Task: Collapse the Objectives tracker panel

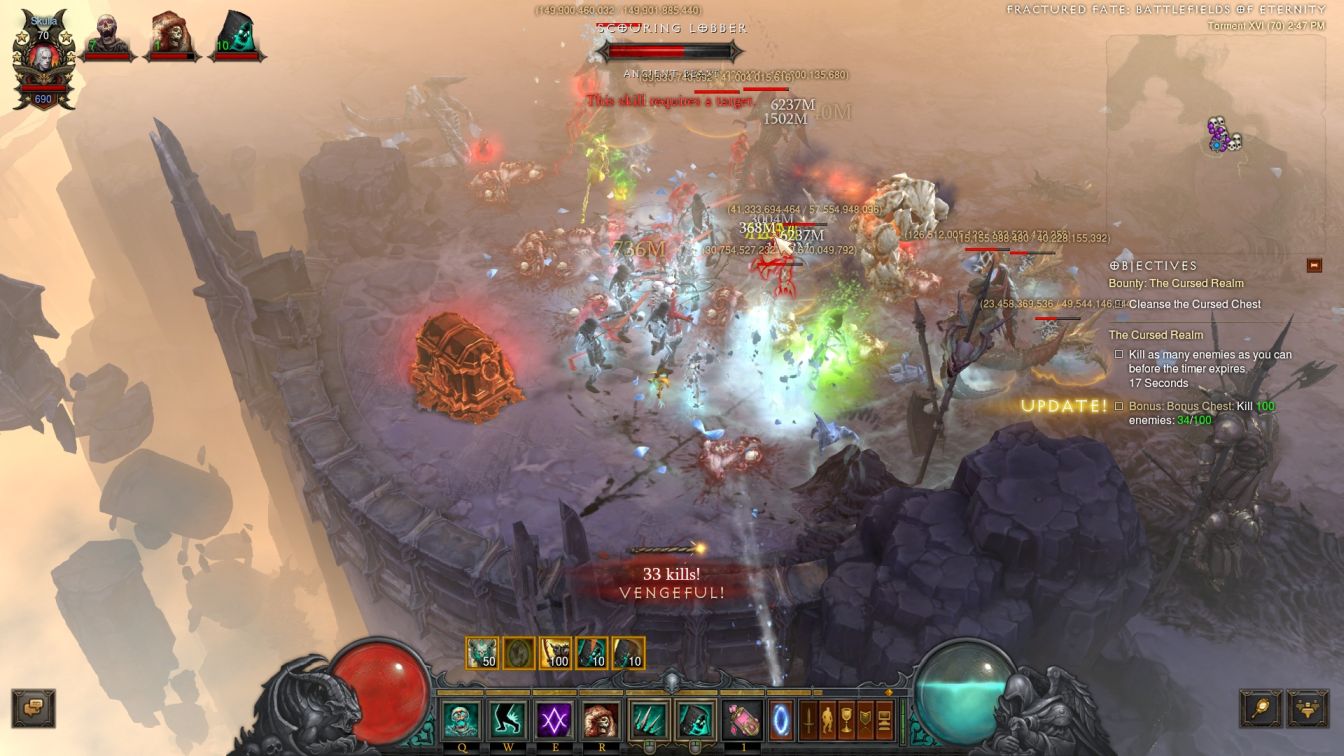Action: click(x=1315, y=265)
